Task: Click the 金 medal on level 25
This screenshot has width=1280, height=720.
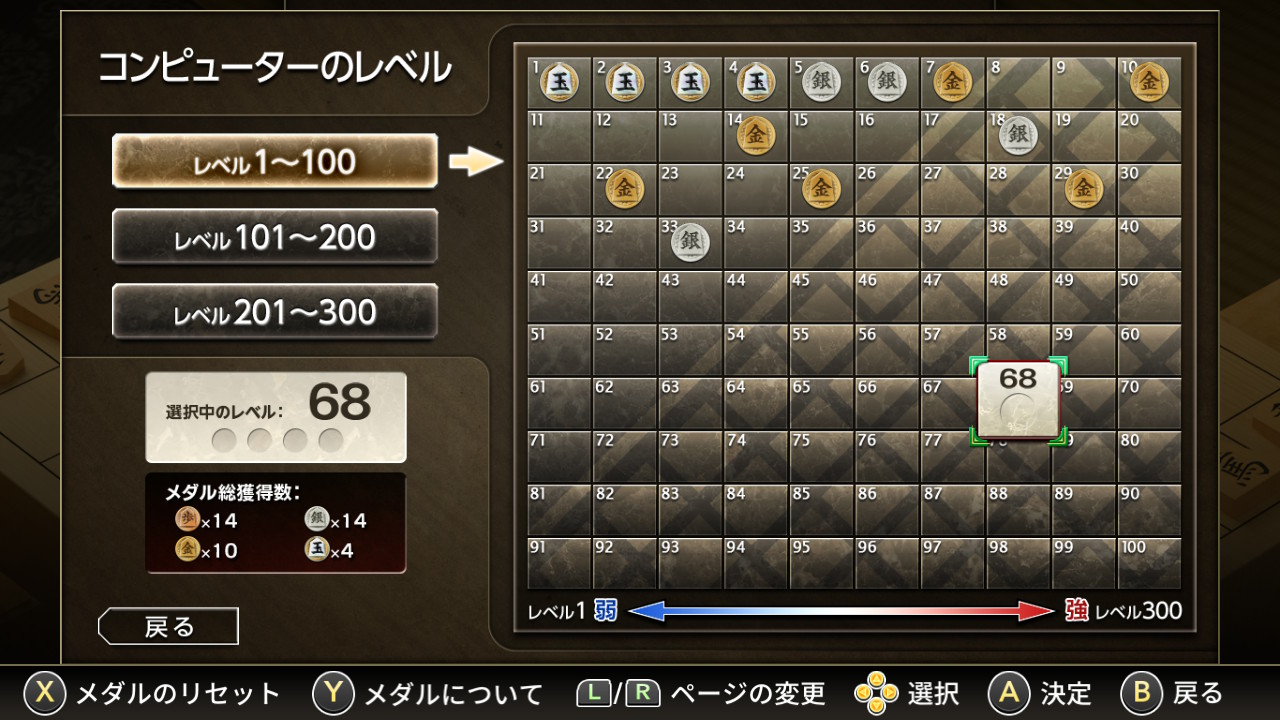Action: [x=820, y=187]
